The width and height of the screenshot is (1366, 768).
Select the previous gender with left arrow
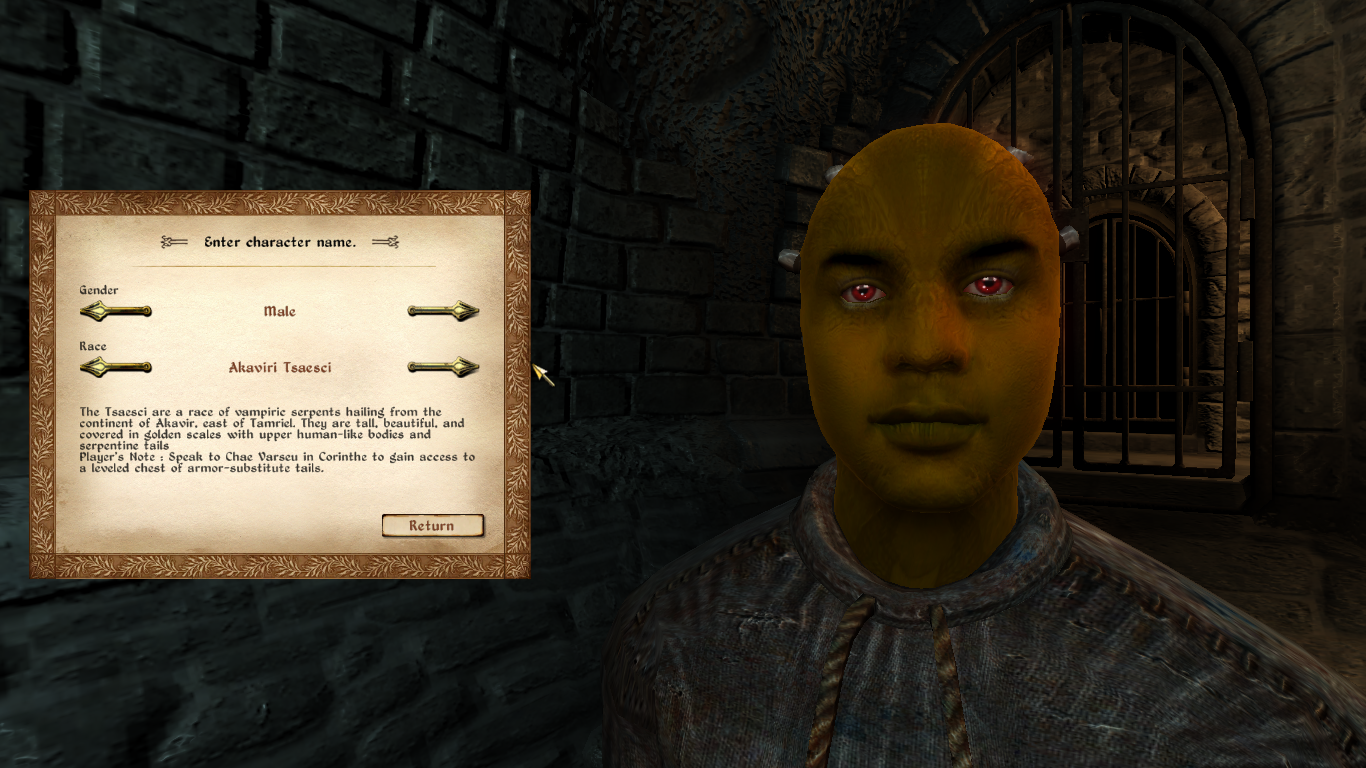click(116, 311)
